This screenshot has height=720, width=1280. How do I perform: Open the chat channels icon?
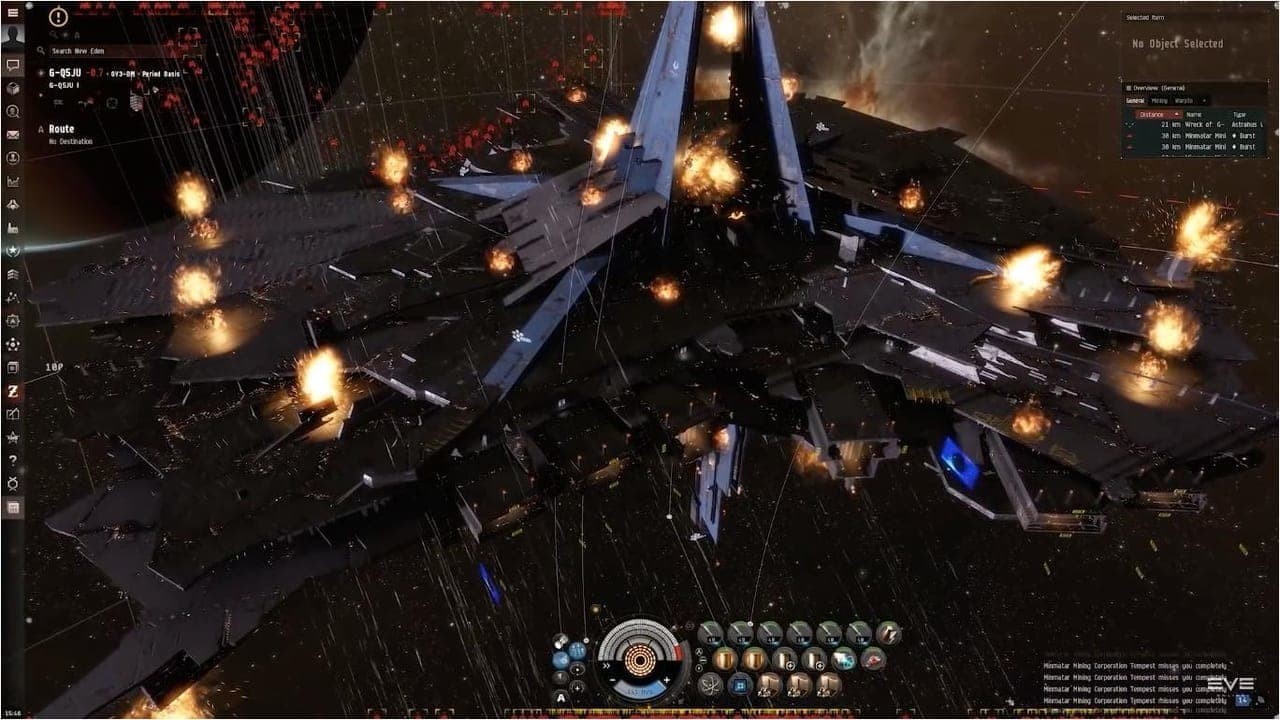coord(13,65)
